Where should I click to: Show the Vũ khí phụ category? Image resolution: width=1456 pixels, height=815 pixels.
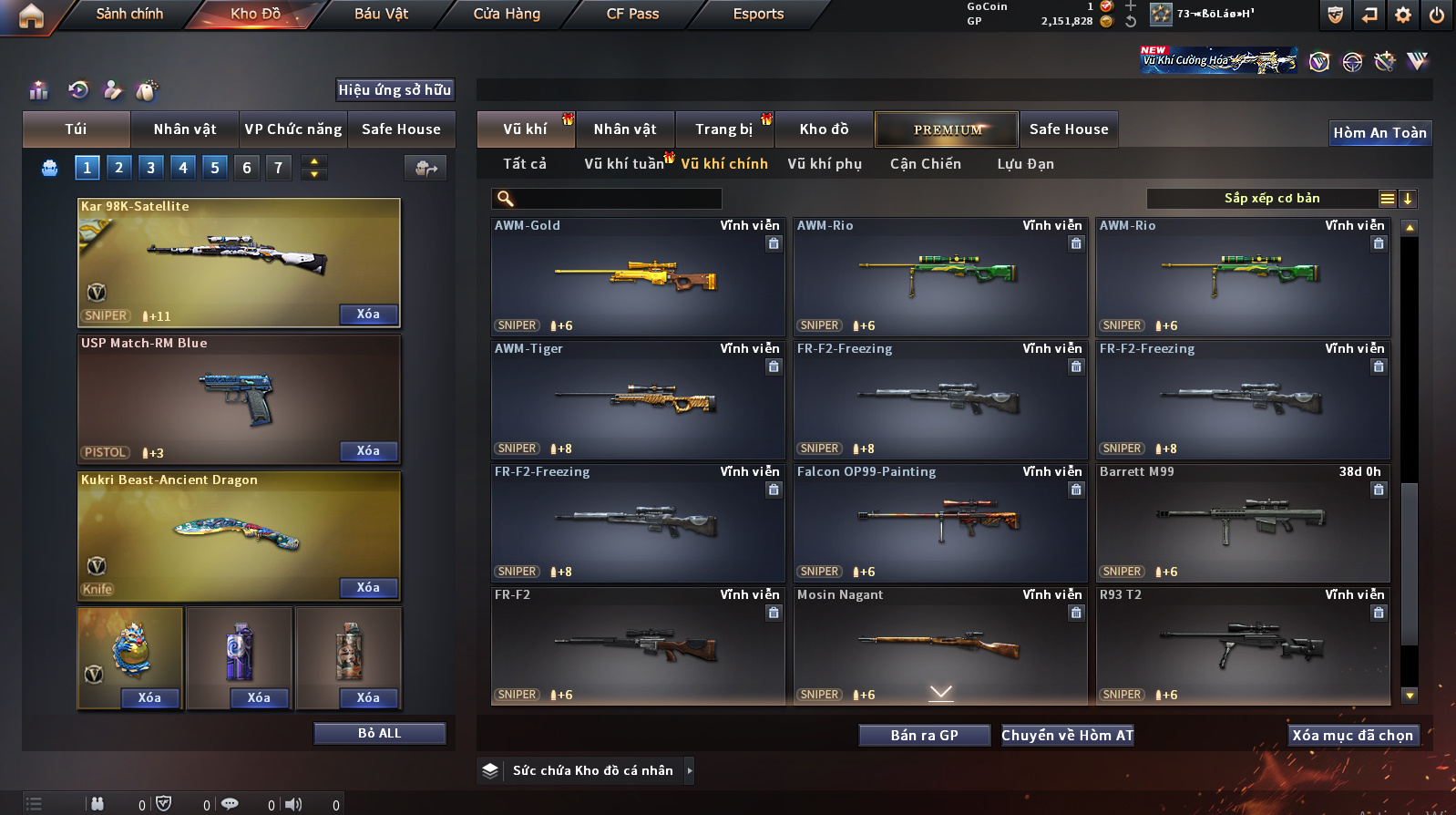pyautogui.click(x=824, y=164)
